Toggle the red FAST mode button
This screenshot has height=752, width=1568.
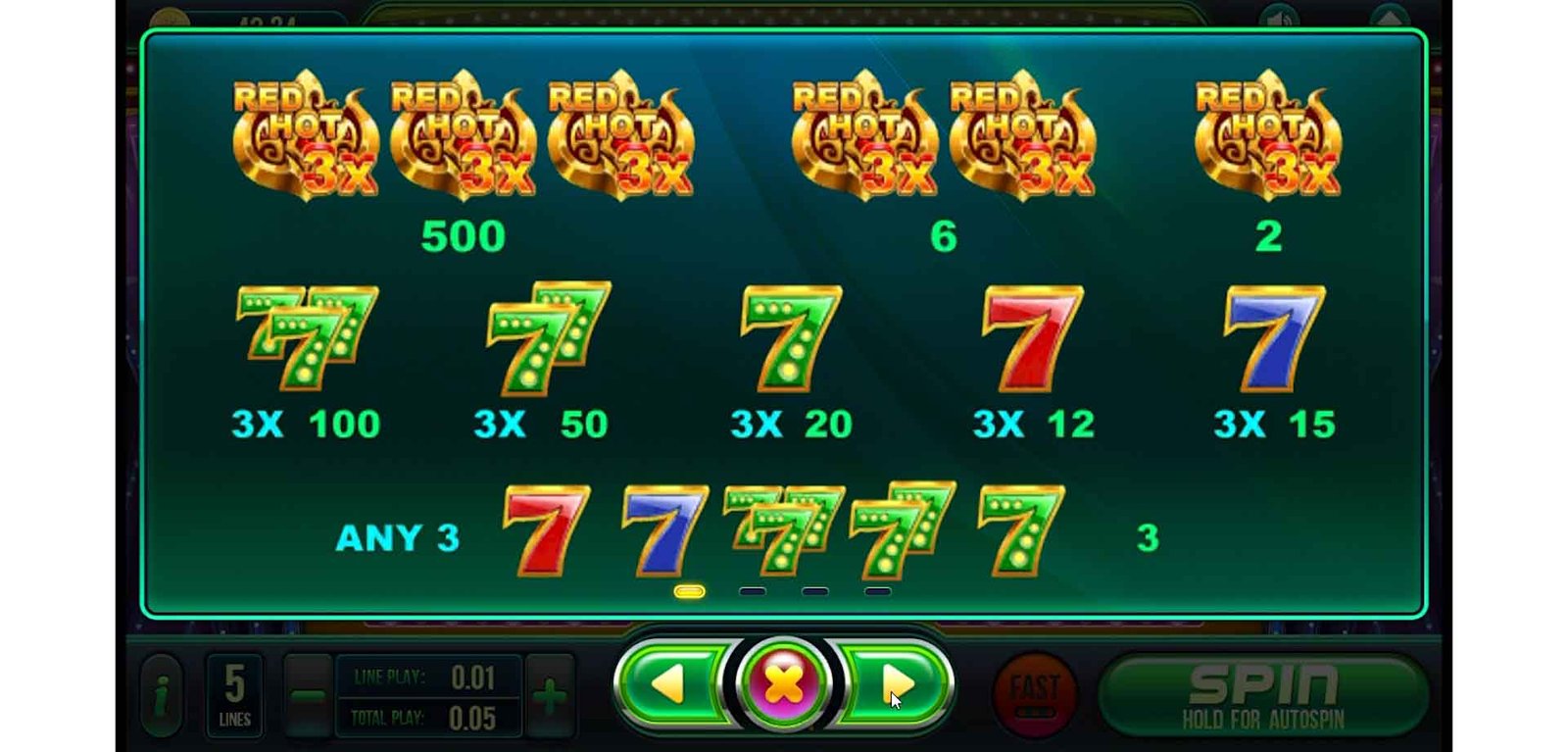pyautogui.click(x=1034, y=693)
